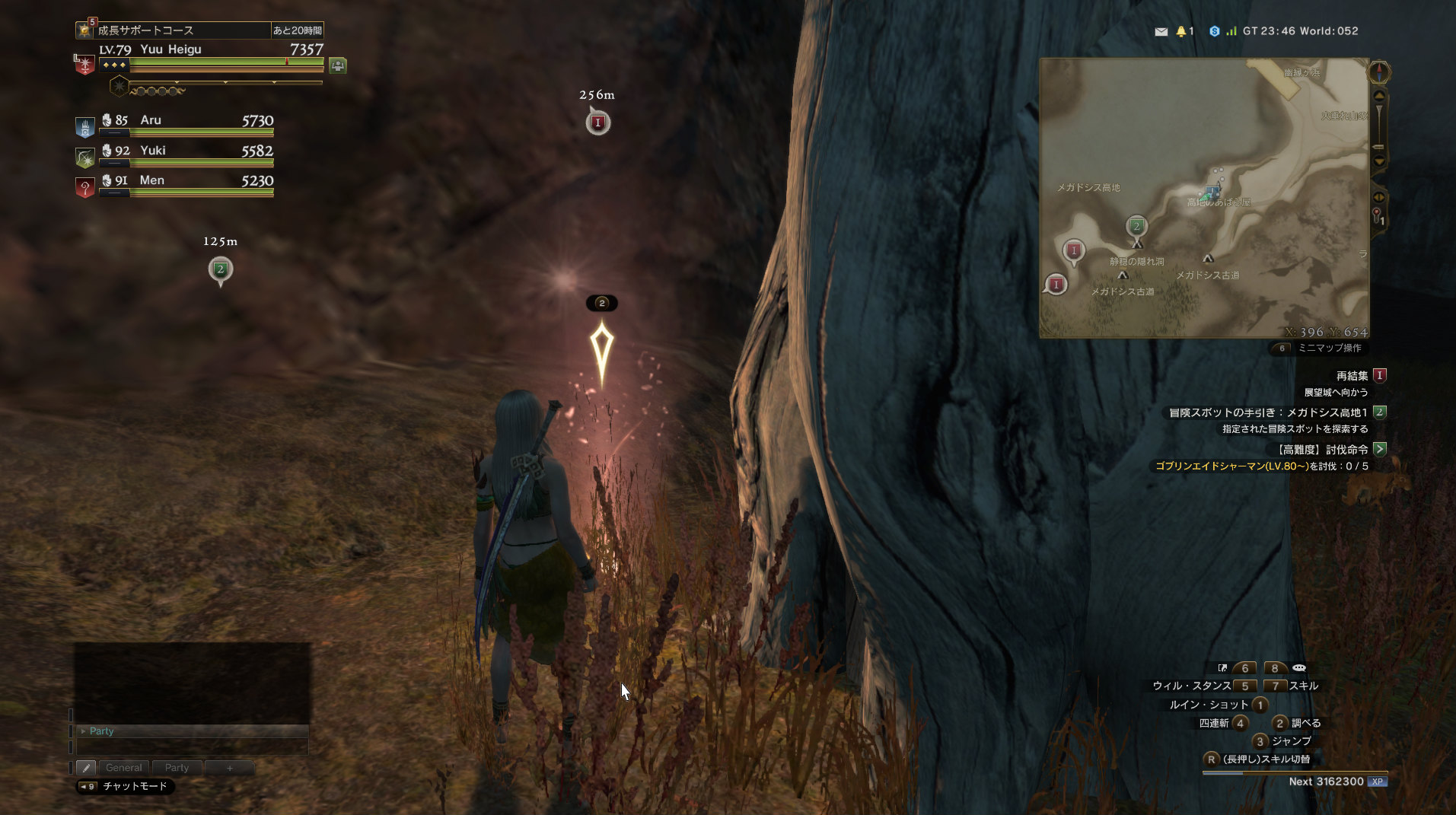Zoom the minimap with the up arrow
Screen dimensions: 1456x815
(x=1379, y=96)
